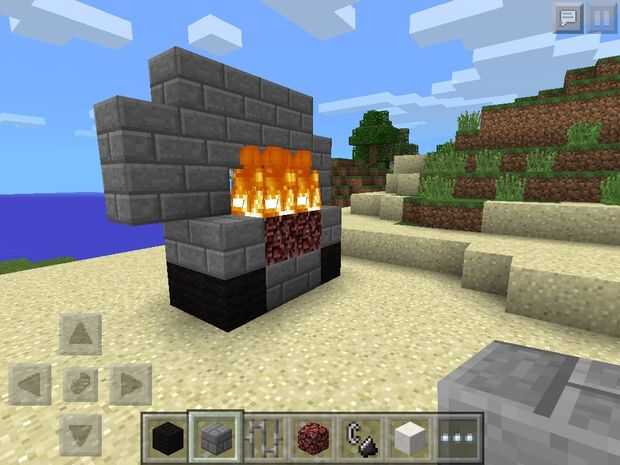Select the white block hotbar slot
The height and width of the screenshot is (465, 620).
click(x=410, y=437)
